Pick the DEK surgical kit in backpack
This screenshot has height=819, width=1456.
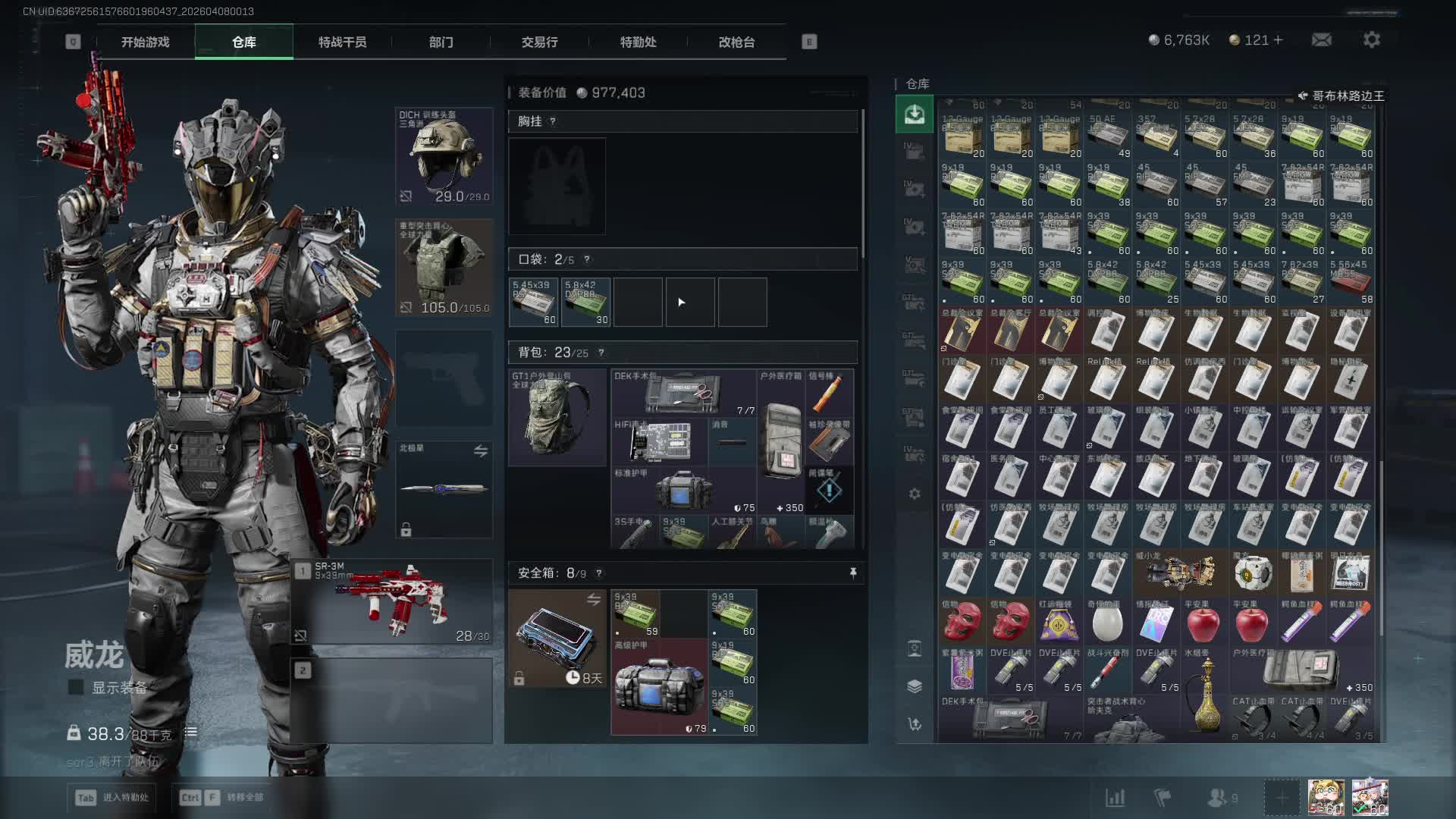point(682,393)
